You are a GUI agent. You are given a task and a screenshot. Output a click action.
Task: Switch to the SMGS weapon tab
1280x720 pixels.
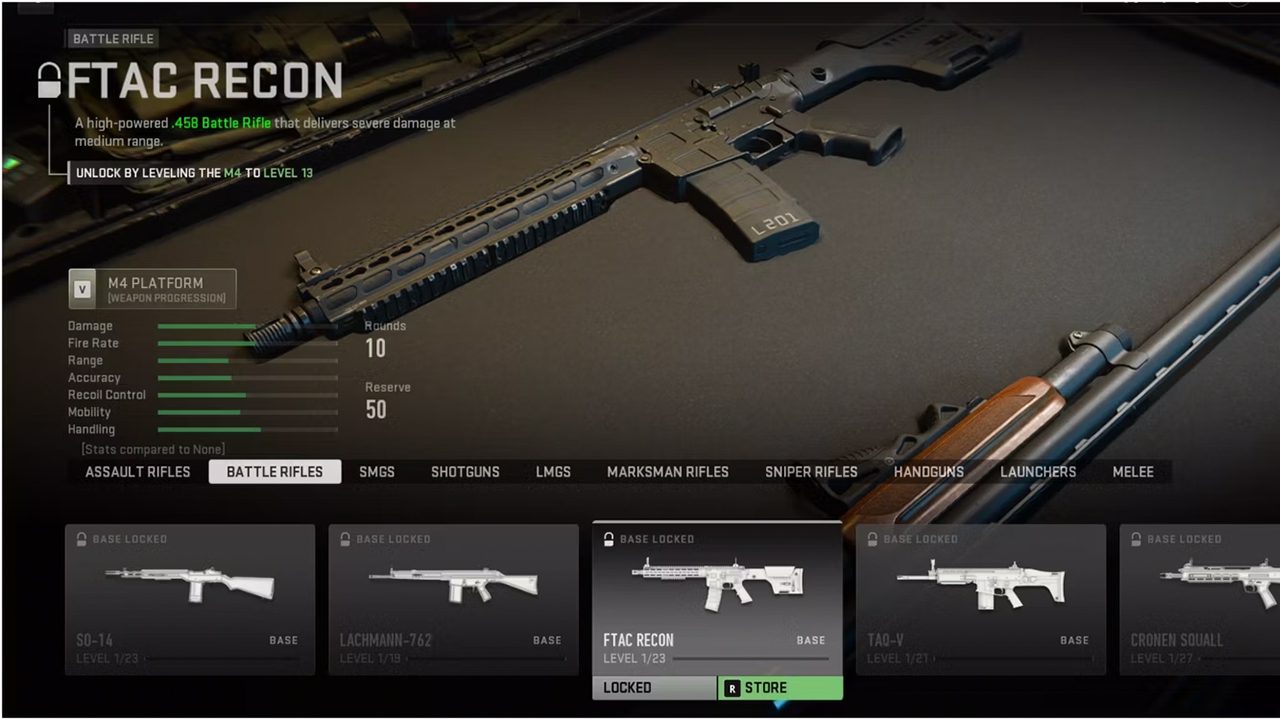377,471
